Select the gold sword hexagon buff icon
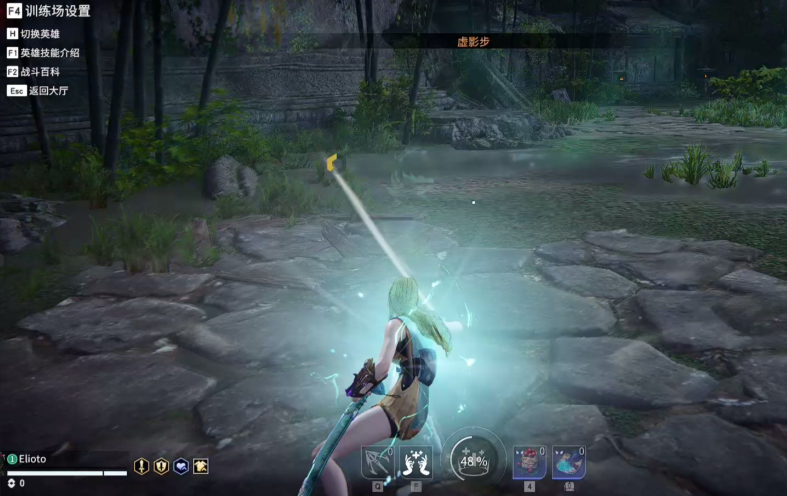This screenshot has height=496, width=787. click(142, 466)
